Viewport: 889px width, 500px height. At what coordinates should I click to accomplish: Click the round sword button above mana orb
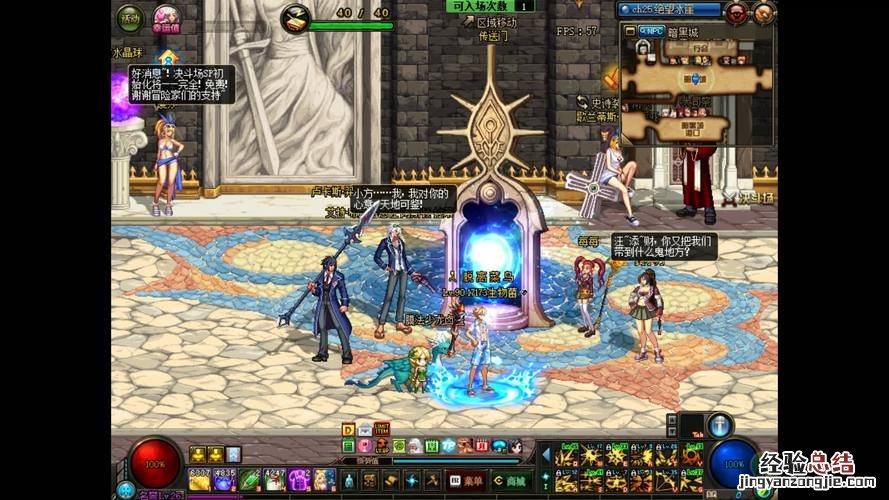click(x=721, y=425)
